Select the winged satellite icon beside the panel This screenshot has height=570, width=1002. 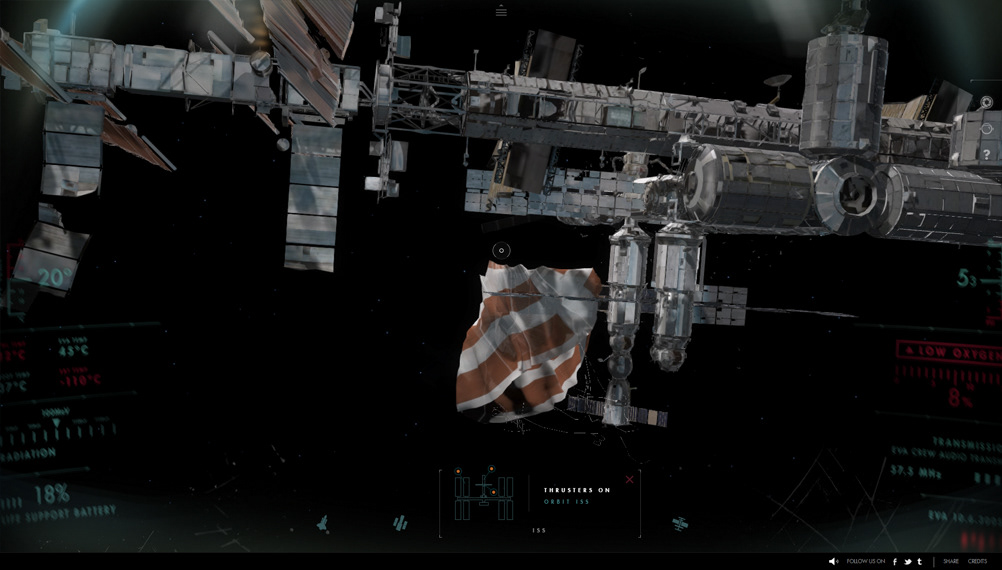click(x=680, y=523)
